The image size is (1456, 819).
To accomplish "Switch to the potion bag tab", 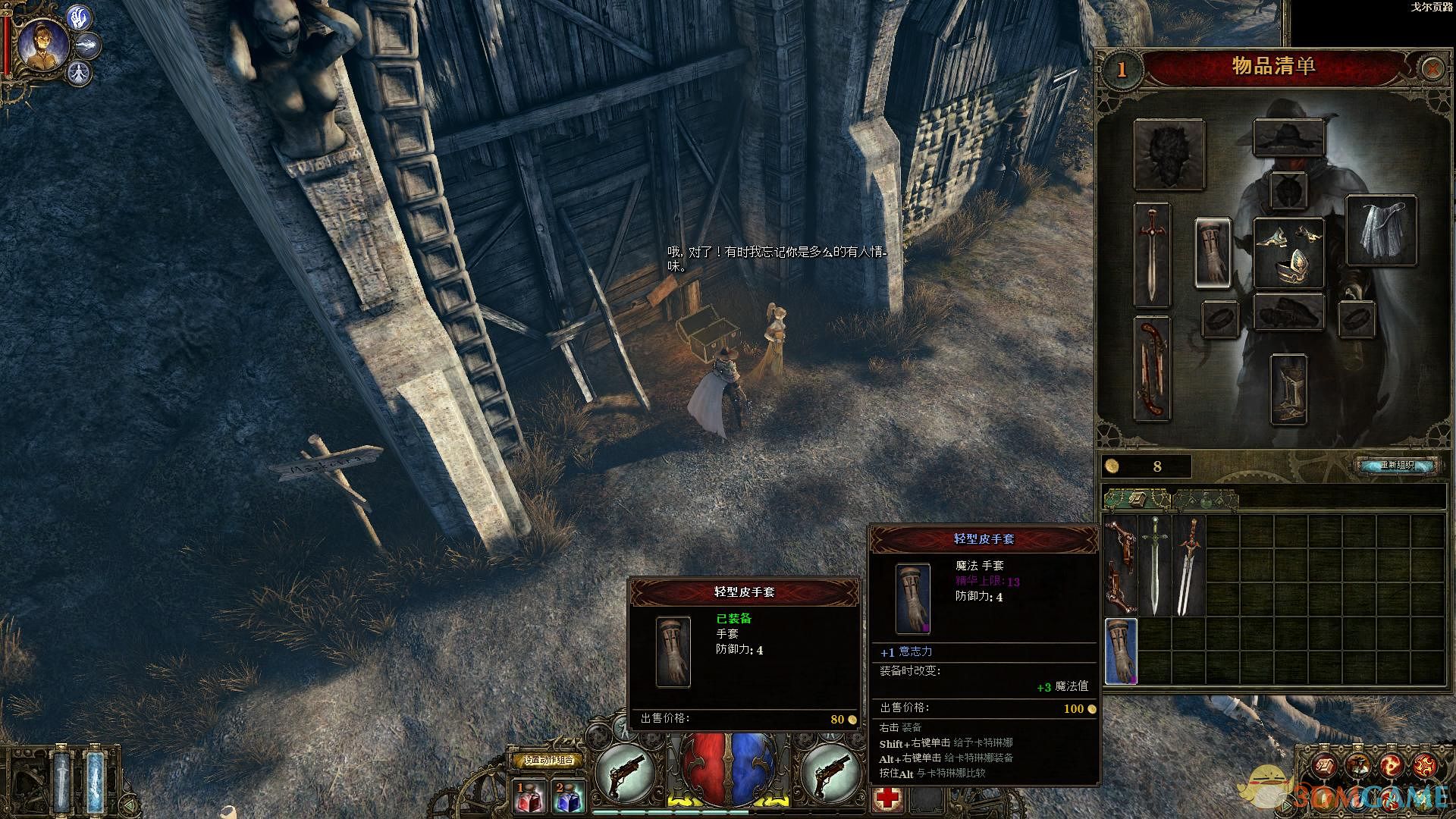I will (1205, 499).
